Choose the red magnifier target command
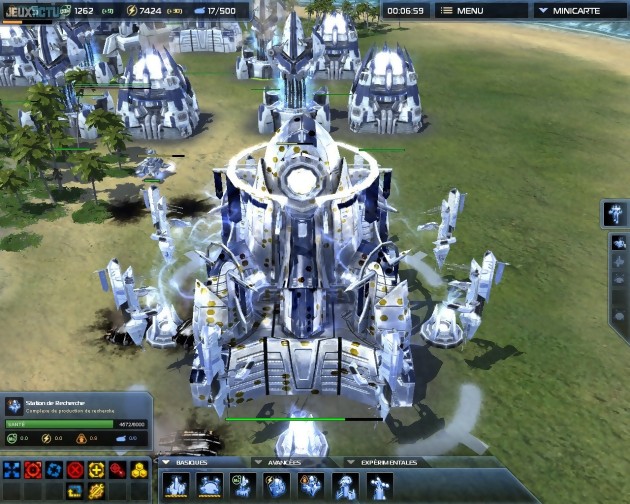This screenshot has height=504, width=630. pos(118,470)
